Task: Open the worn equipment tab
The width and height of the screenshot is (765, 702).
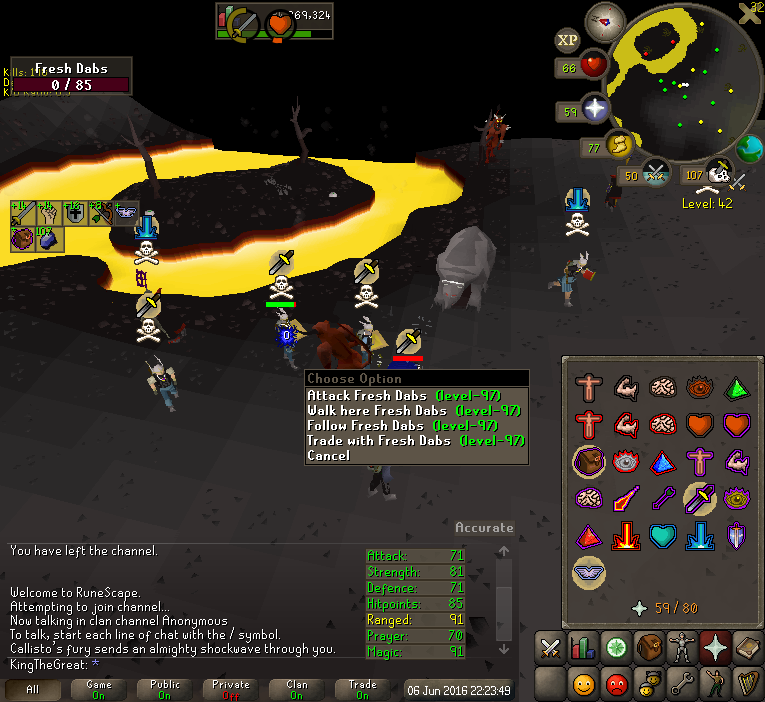Action: (x=683, y=648)
